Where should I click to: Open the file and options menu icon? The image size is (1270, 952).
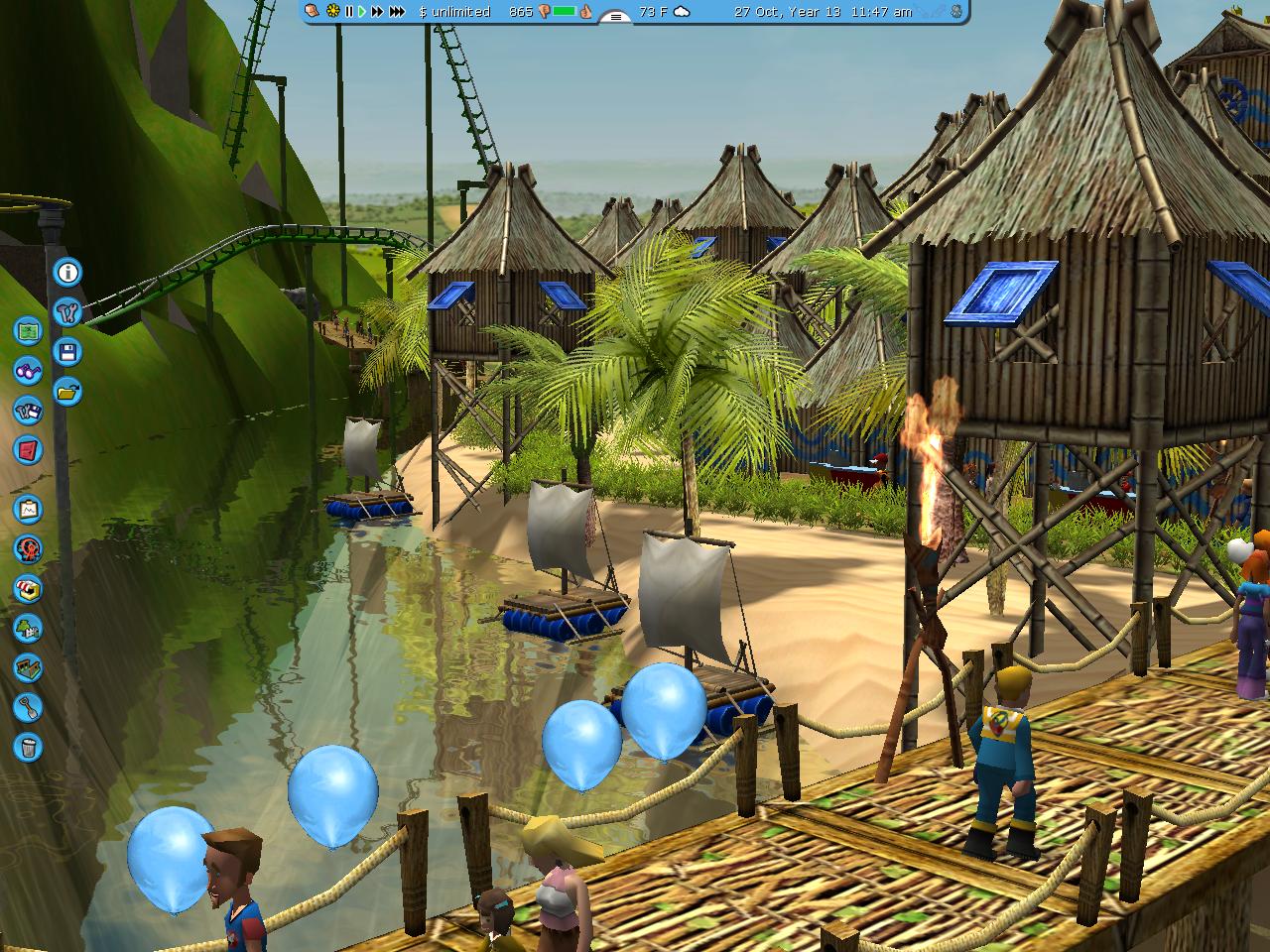coord(28,411)
